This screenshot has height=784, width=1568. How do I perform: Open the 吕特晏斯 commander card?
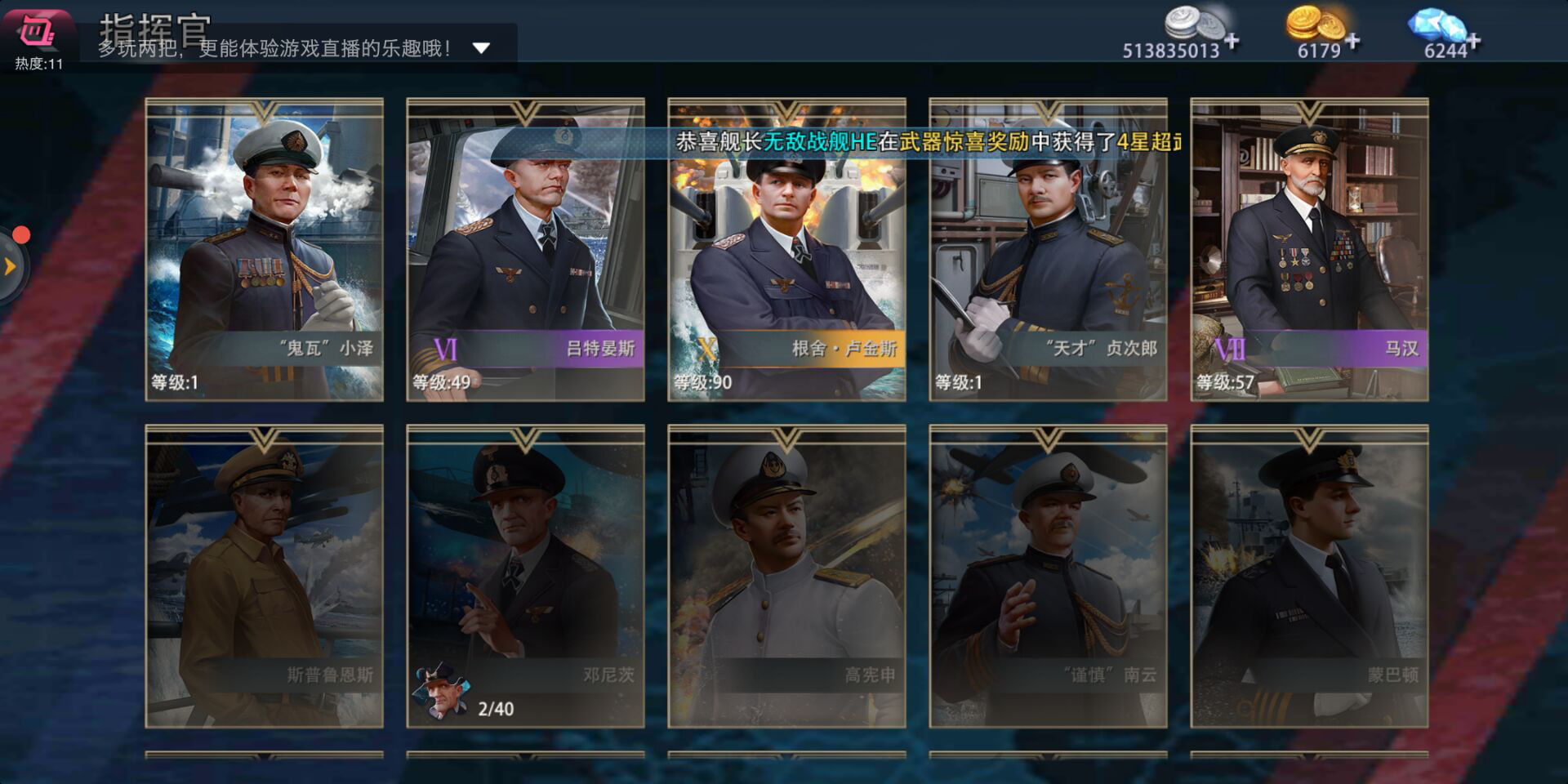point(525,249)
